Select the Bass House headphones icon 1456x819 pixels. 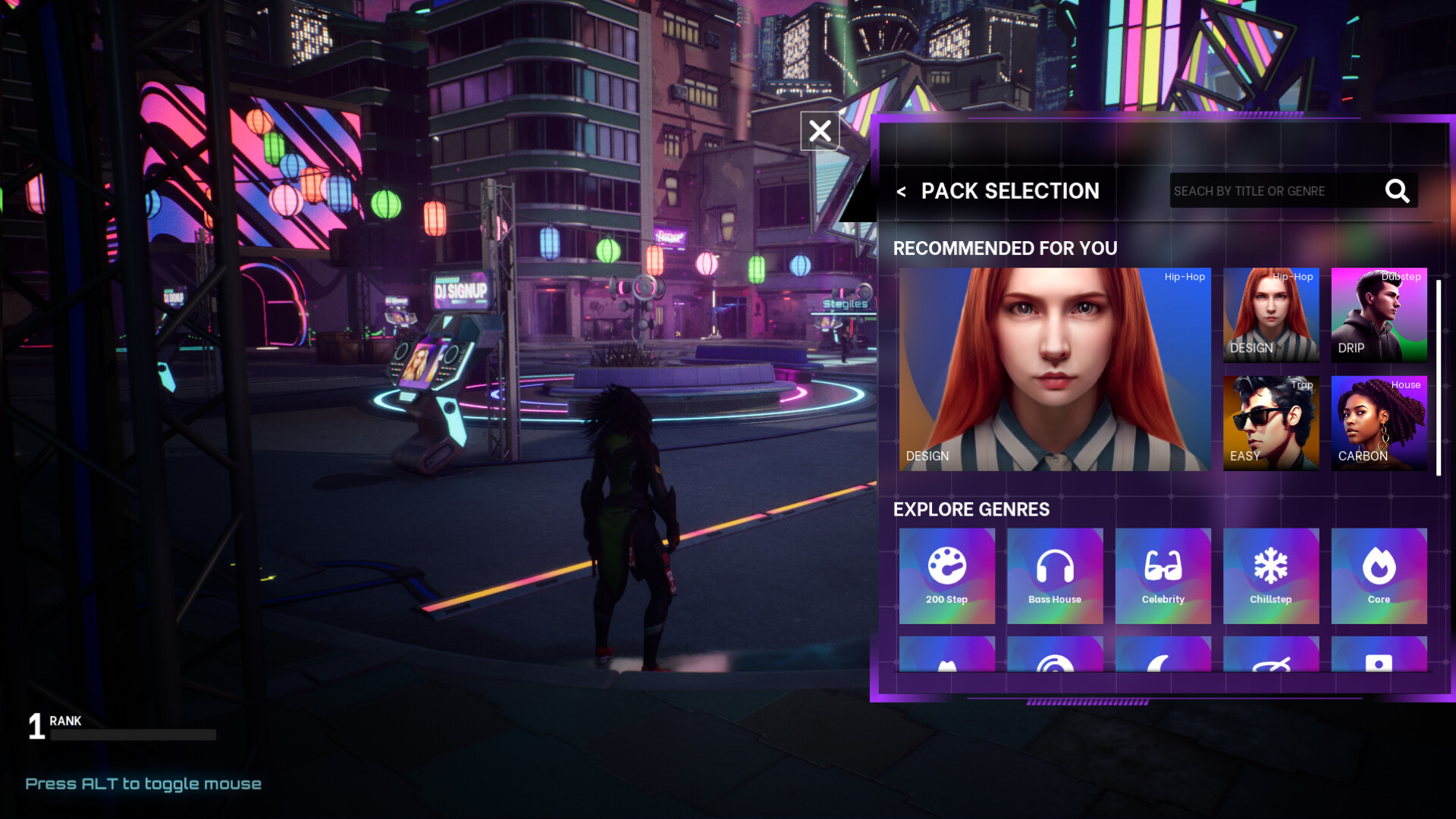1055,576
